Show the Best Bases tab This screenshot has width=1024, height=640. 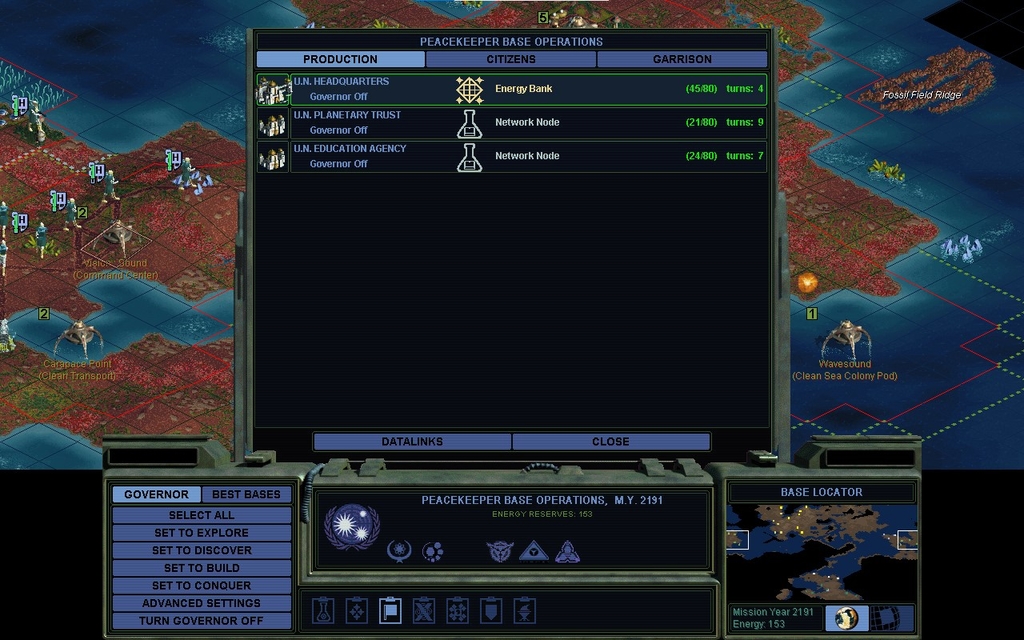(x=247, y=494)
